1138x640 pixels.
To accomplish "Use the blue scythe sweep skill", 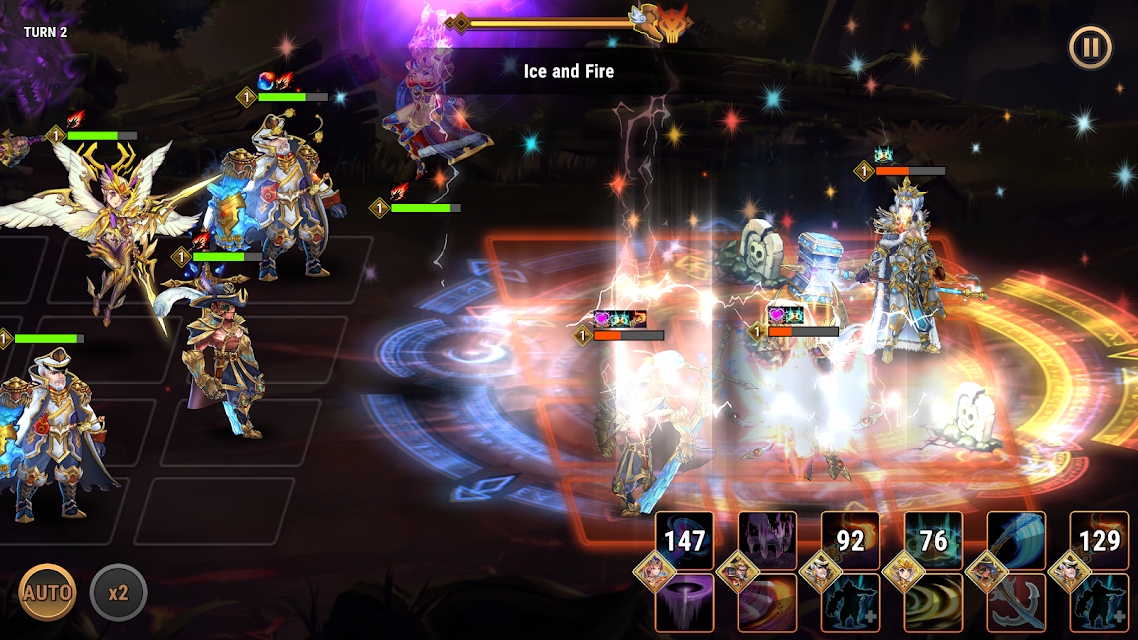I will pyautogui.click(x=1017, y=541).
